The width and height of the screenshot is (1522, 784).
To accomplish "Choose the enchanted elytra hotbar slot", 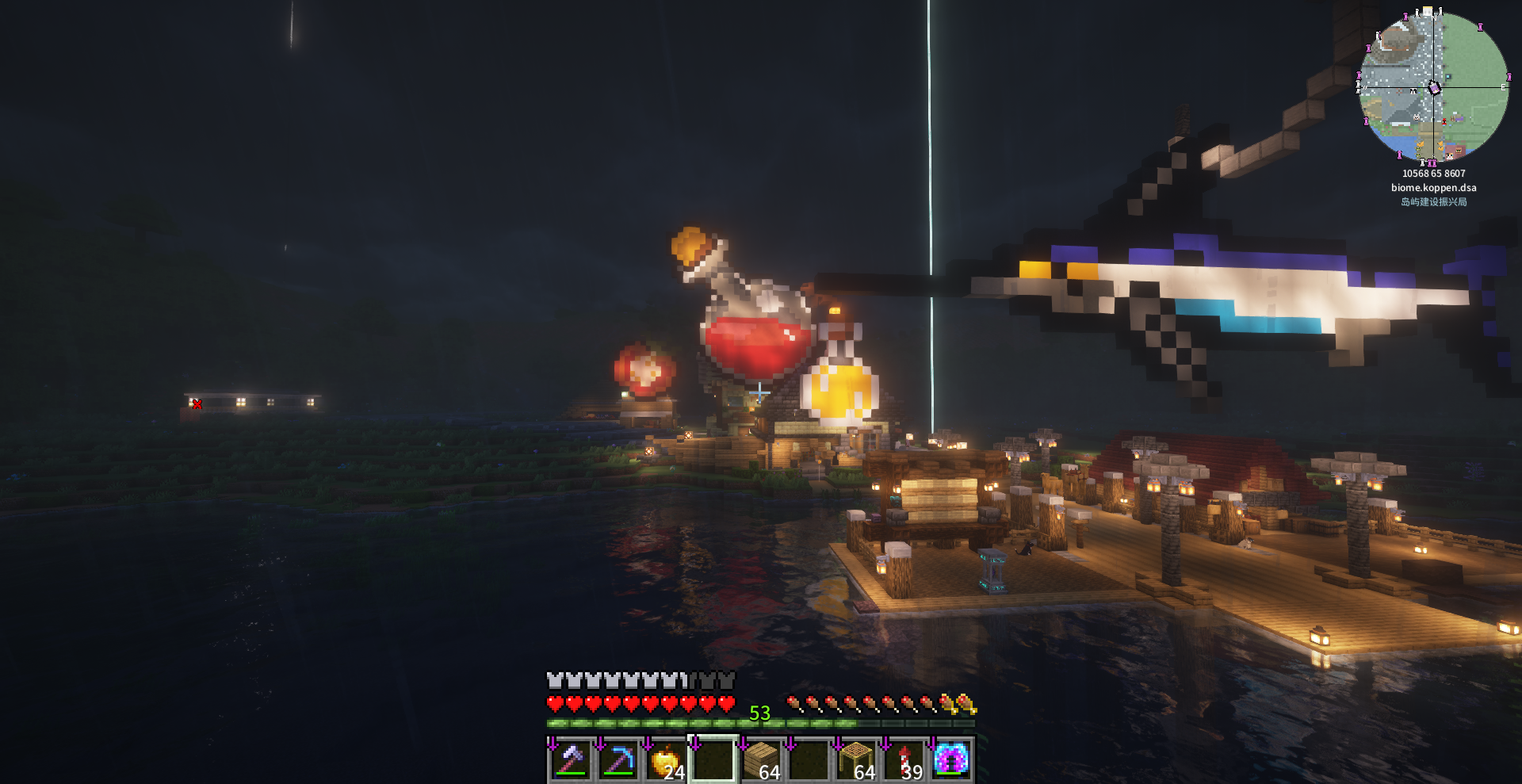I will [952, 761].
